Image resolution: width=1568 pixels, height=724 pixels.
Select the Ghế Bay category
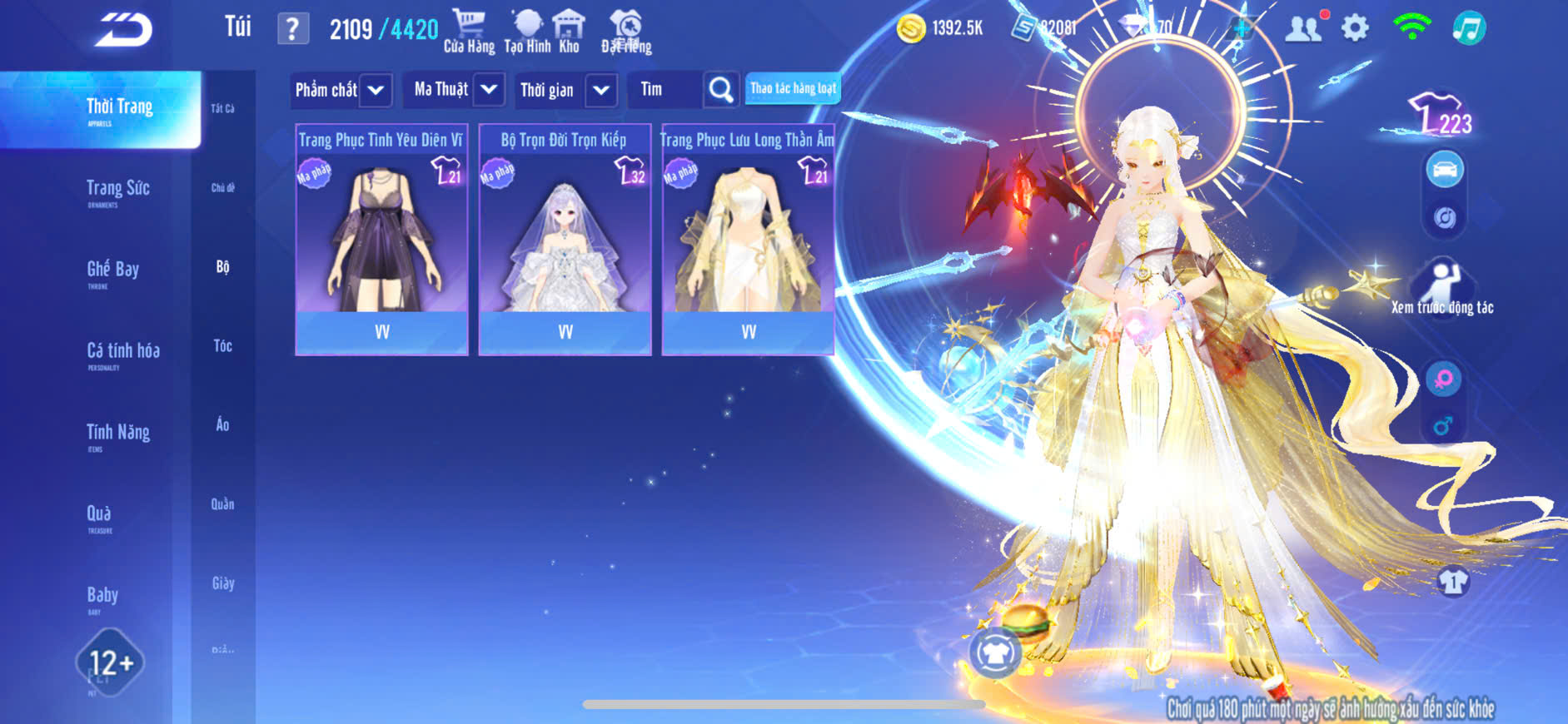tap(112, 271)
